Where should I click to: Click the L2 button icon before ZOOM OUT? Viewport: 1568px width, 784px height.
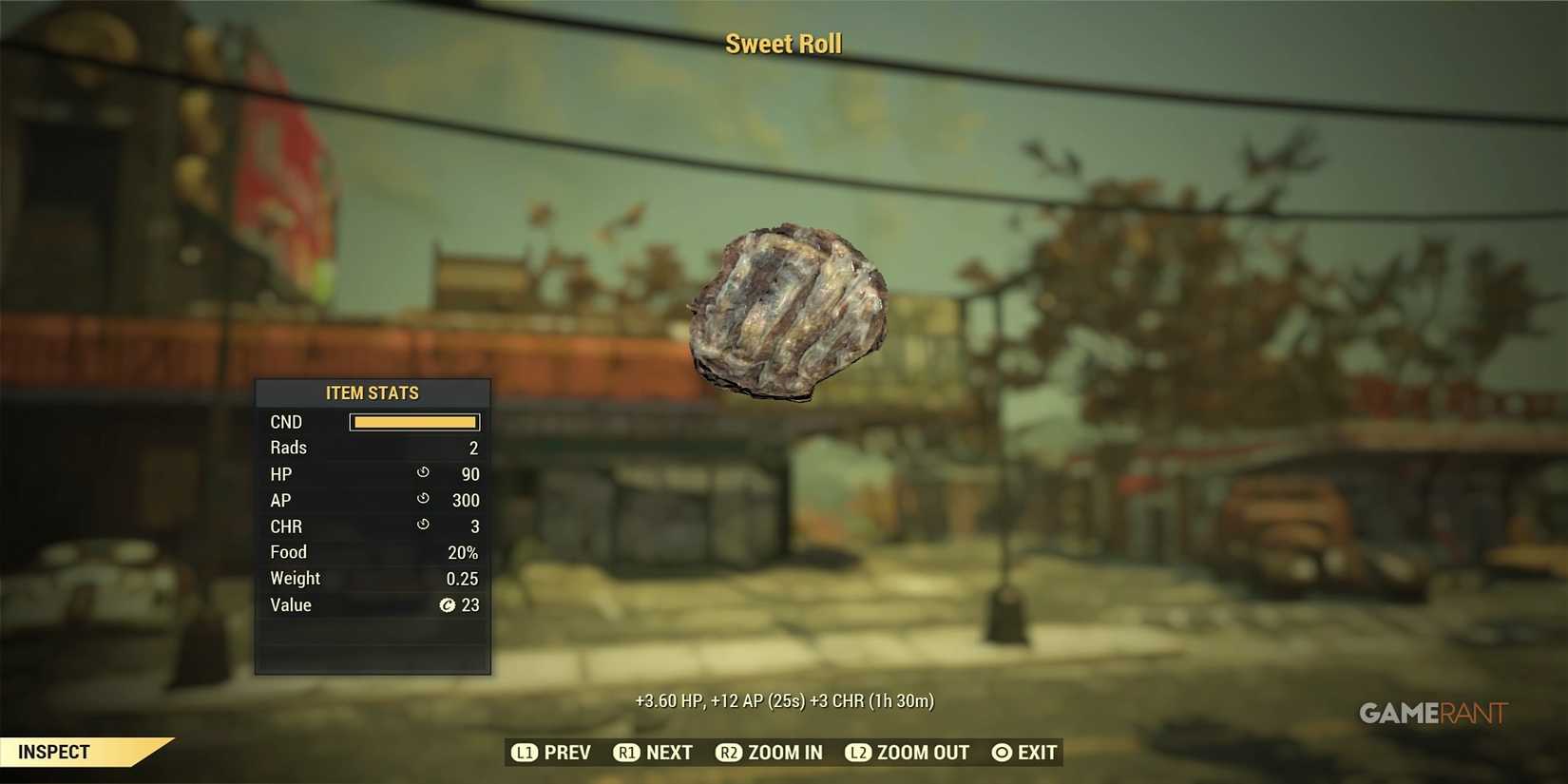[x=858, y=752]
